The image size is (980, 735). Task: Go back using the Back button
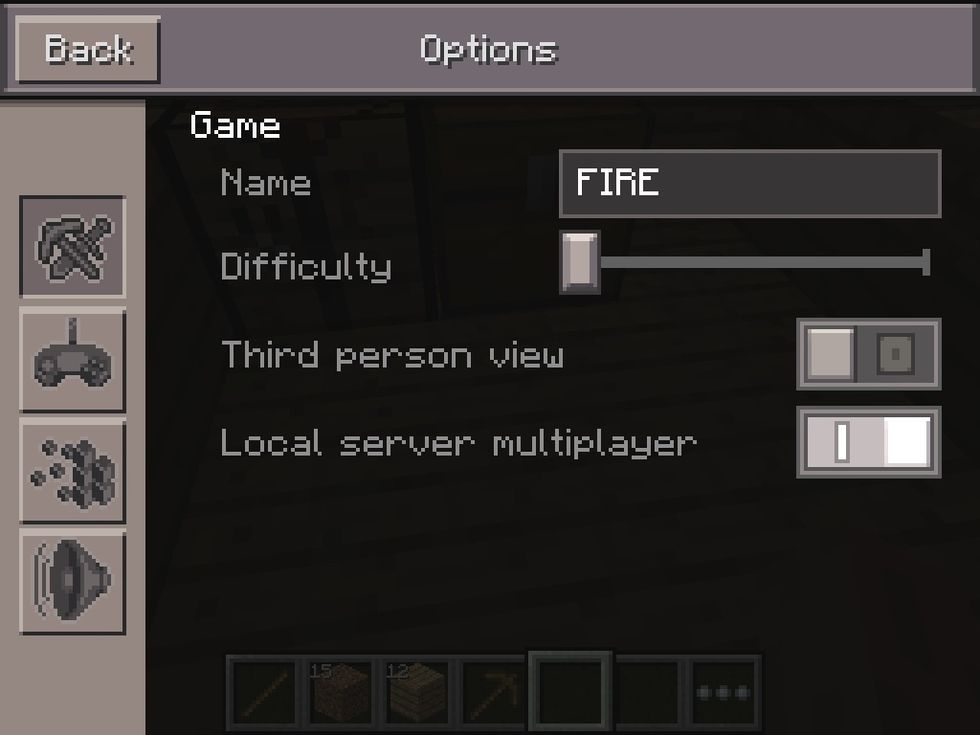click(x=88, y=49)
